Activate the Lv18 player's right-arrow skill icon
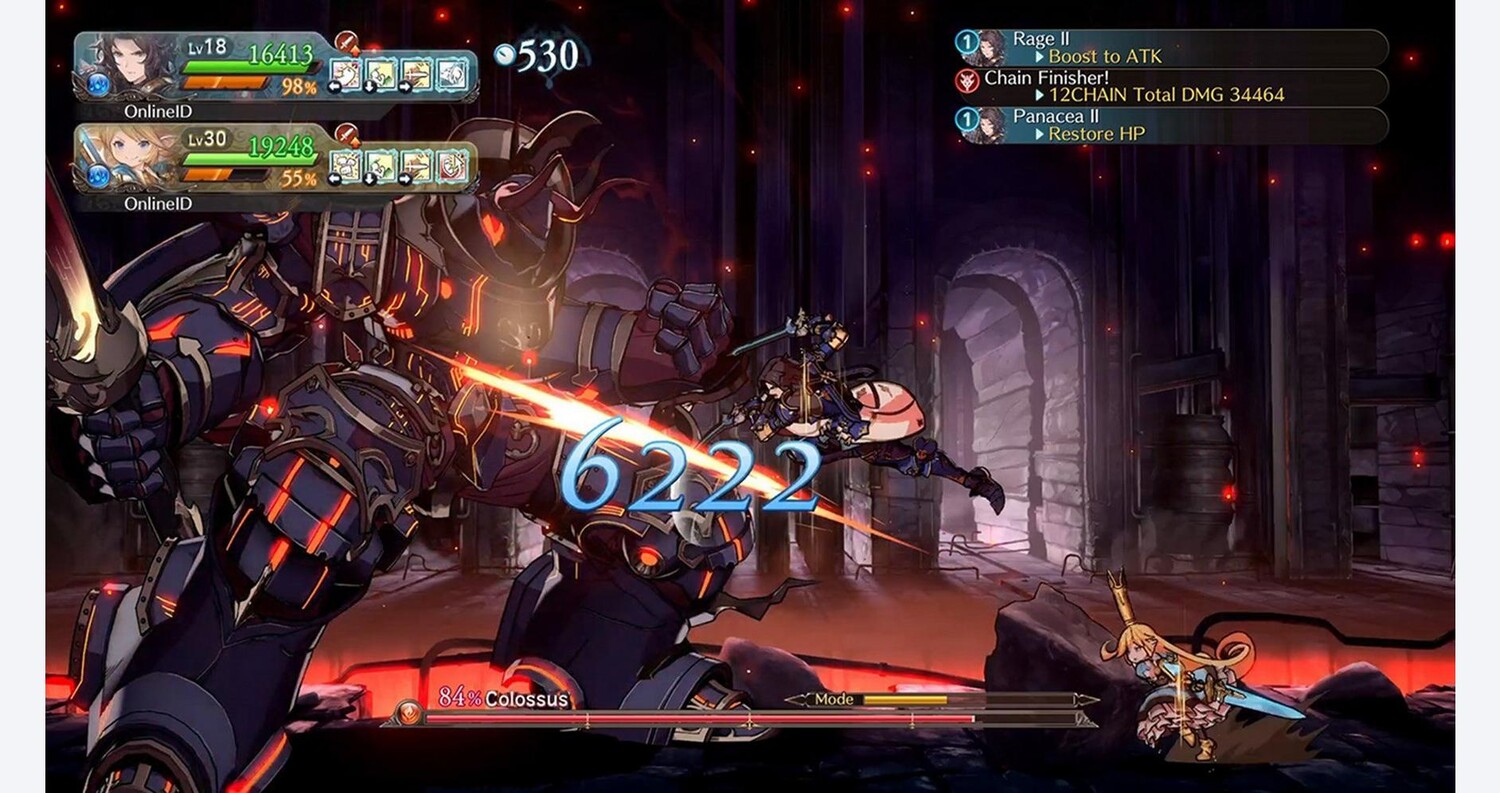The image size is (1500, 793). point(416,74)
